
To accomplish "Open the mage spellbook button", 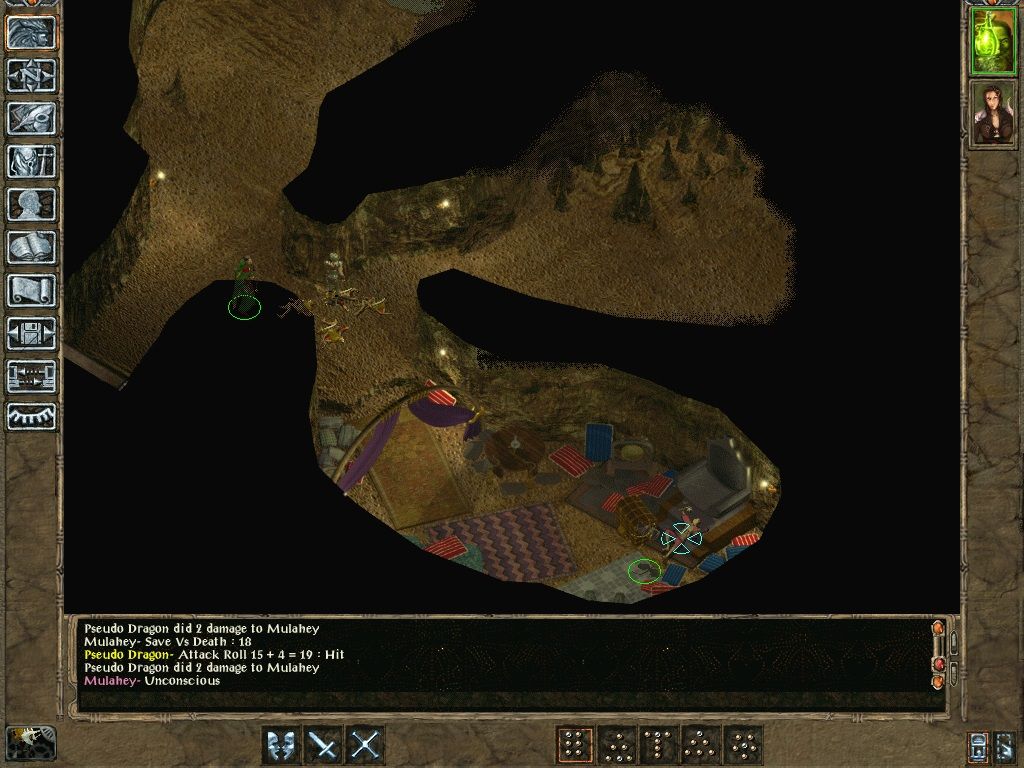I will [x=31, y=247].
